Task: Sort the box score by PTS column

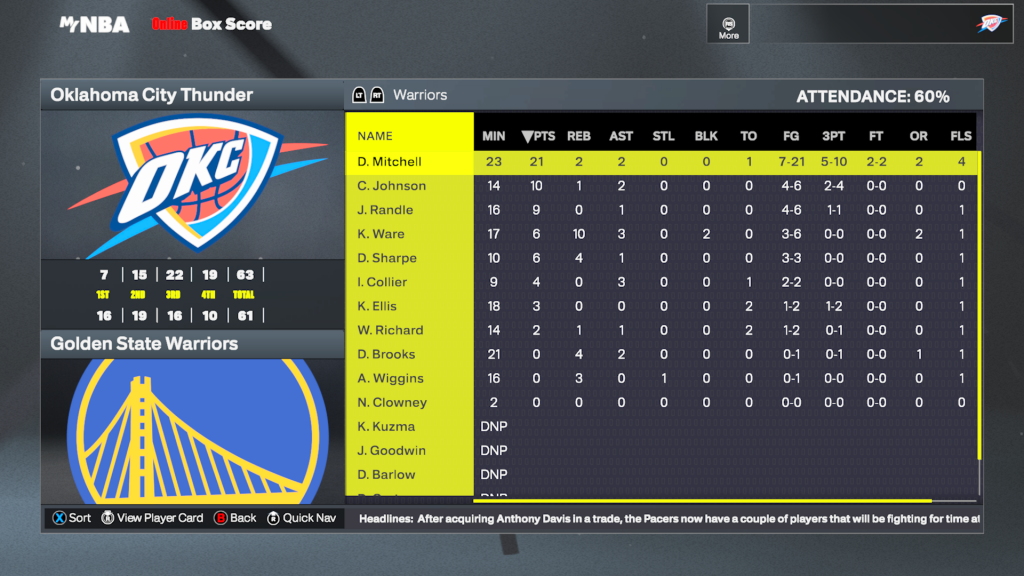Action: click(538, 136)
